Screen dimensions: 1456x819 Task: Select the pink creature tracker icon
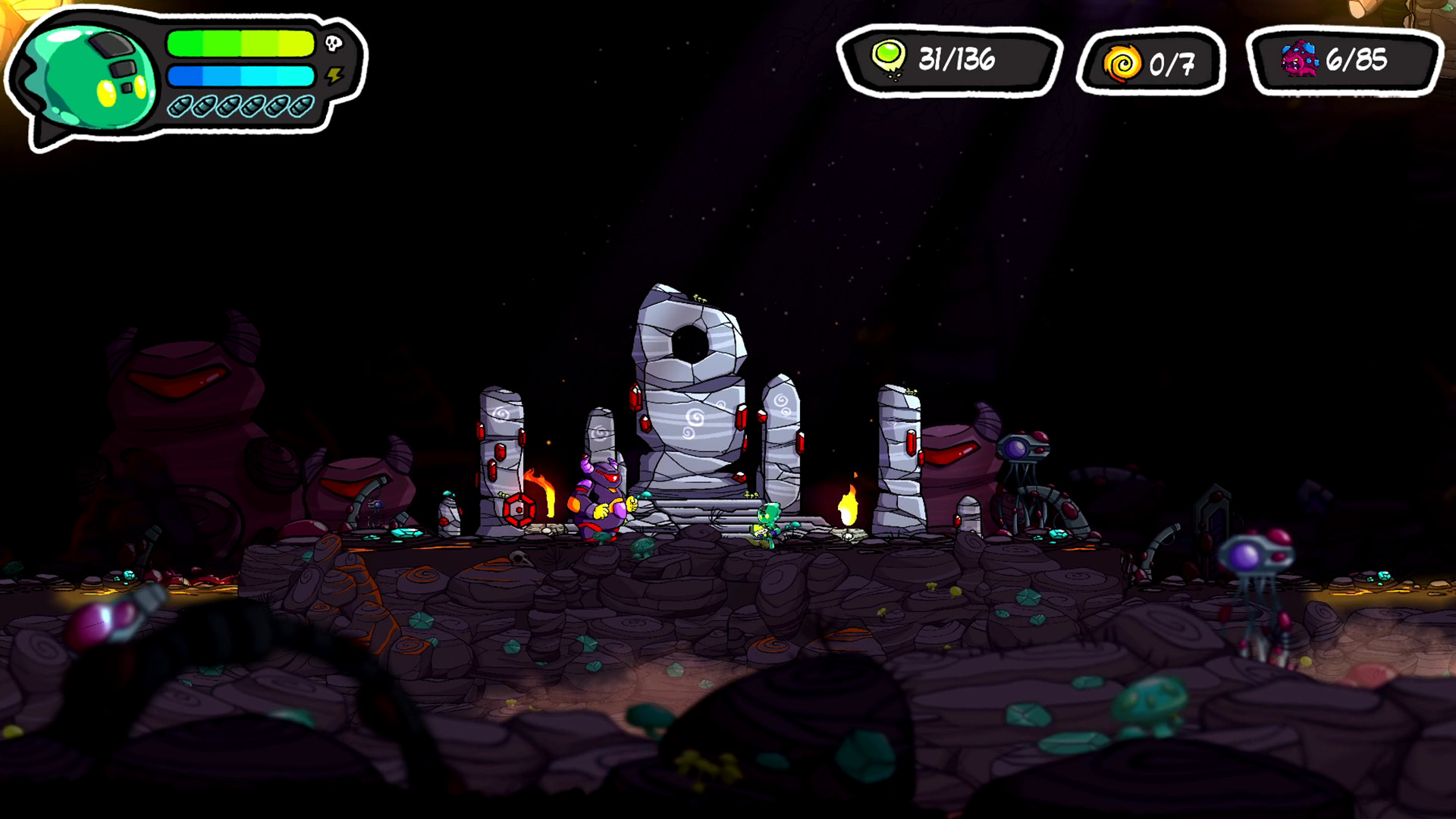[x=1300, y=59]
